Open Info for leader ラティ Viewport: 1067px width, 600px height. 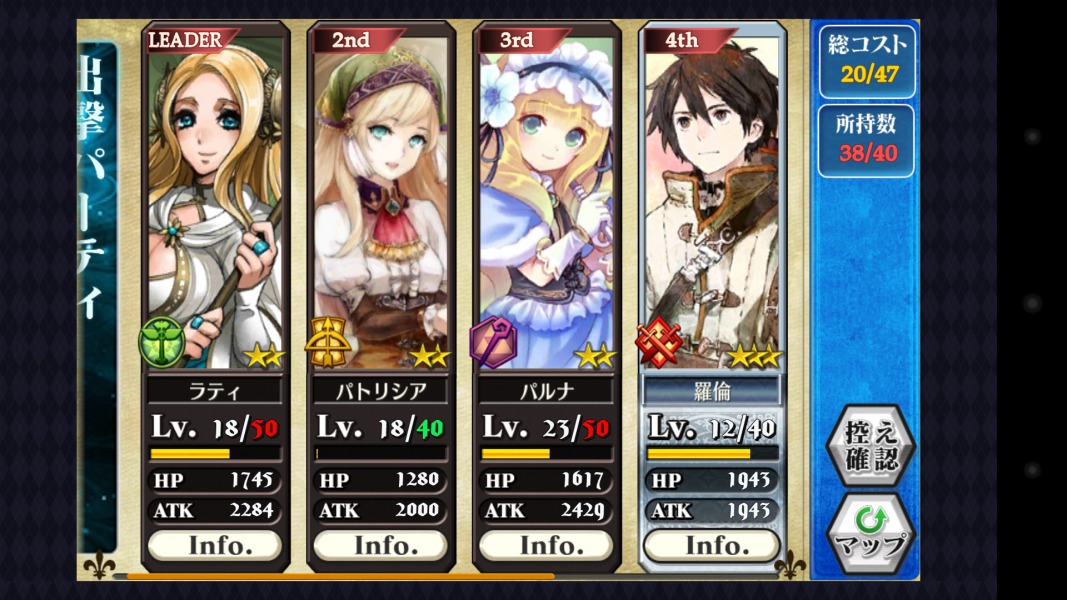pos(215,545)
